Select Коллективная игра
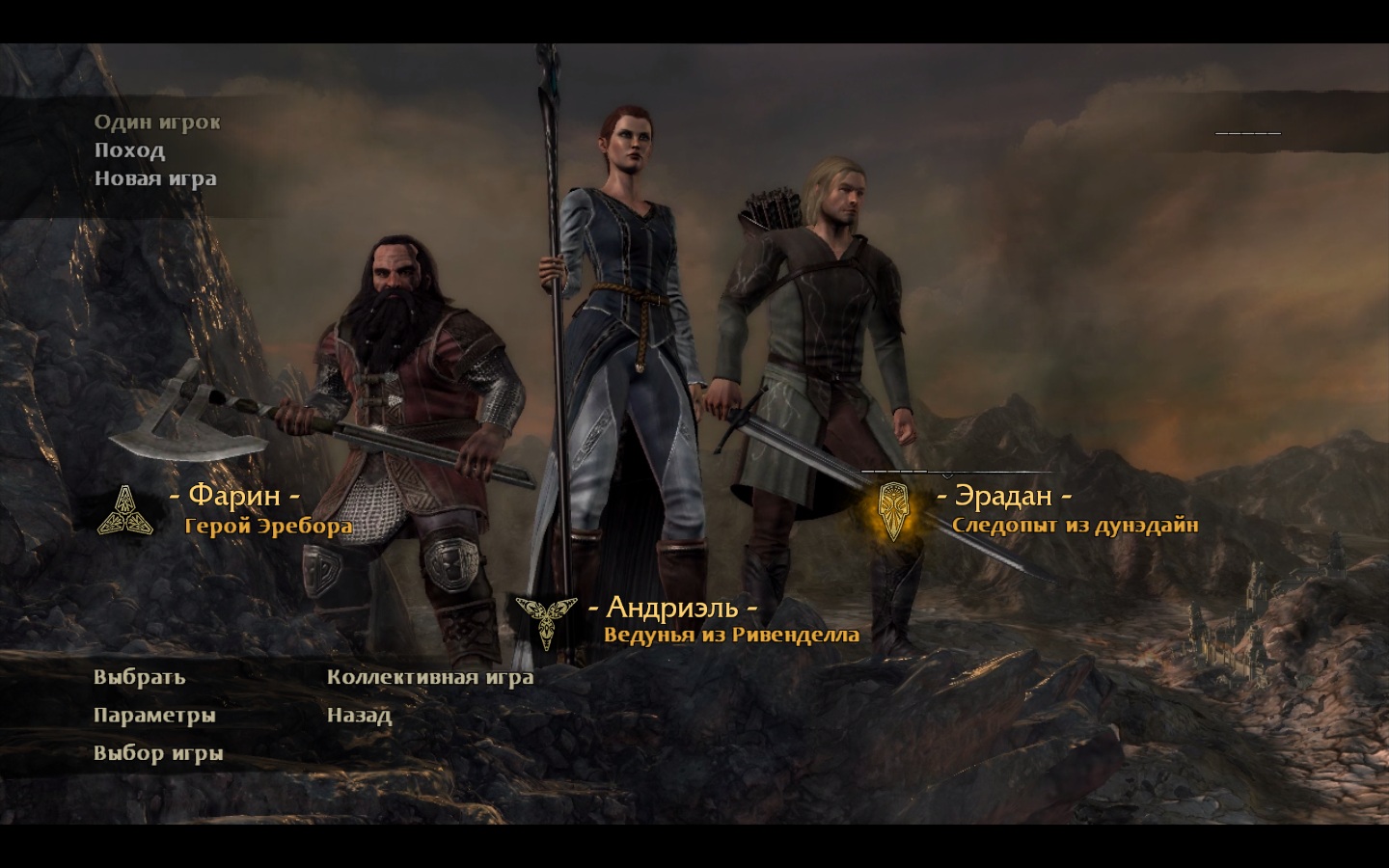 tap(430, 677)
